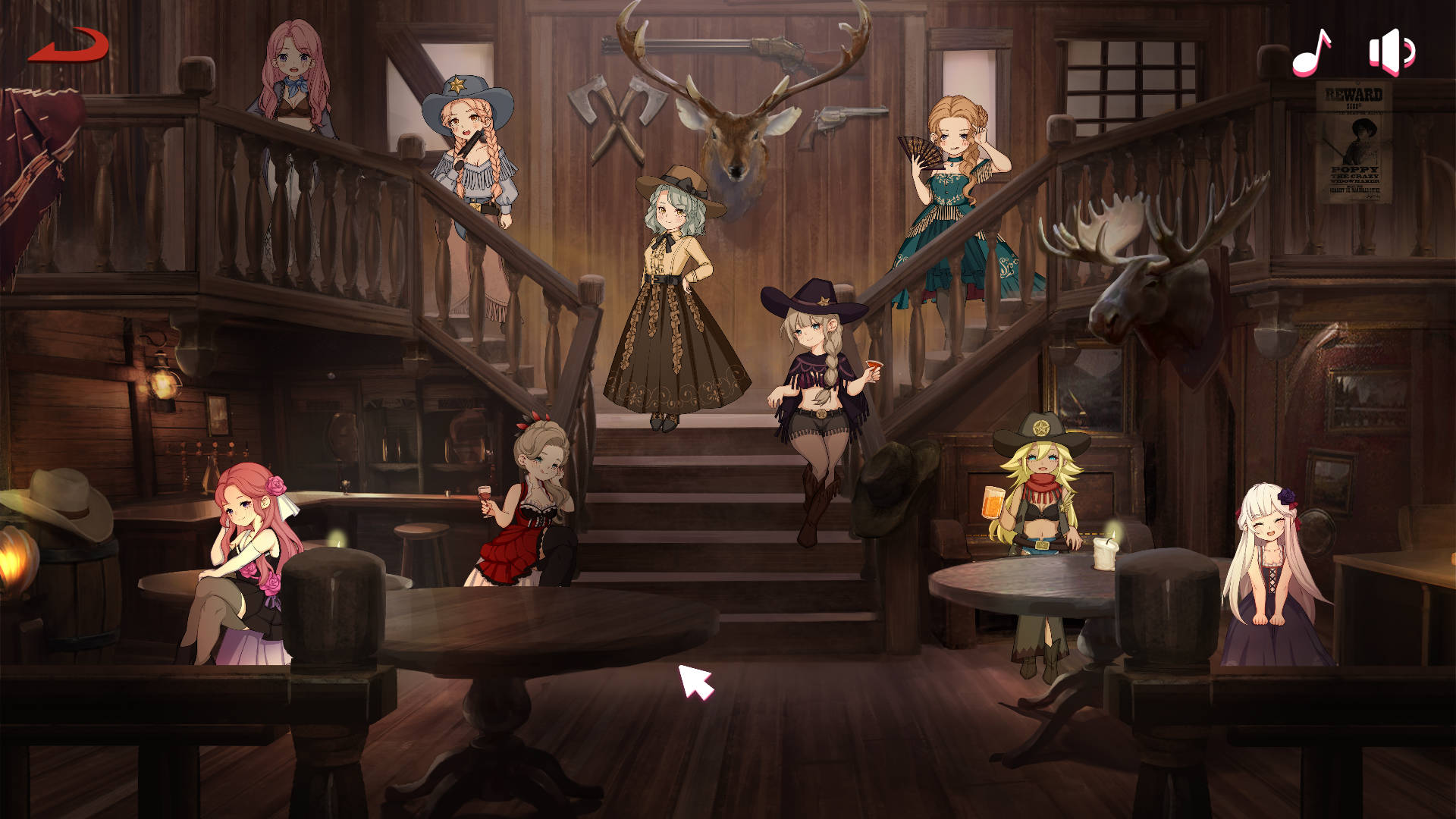Toggle the speaker sound icon
This screenshot has width=1456, height=819.
tap(1391, 52)
